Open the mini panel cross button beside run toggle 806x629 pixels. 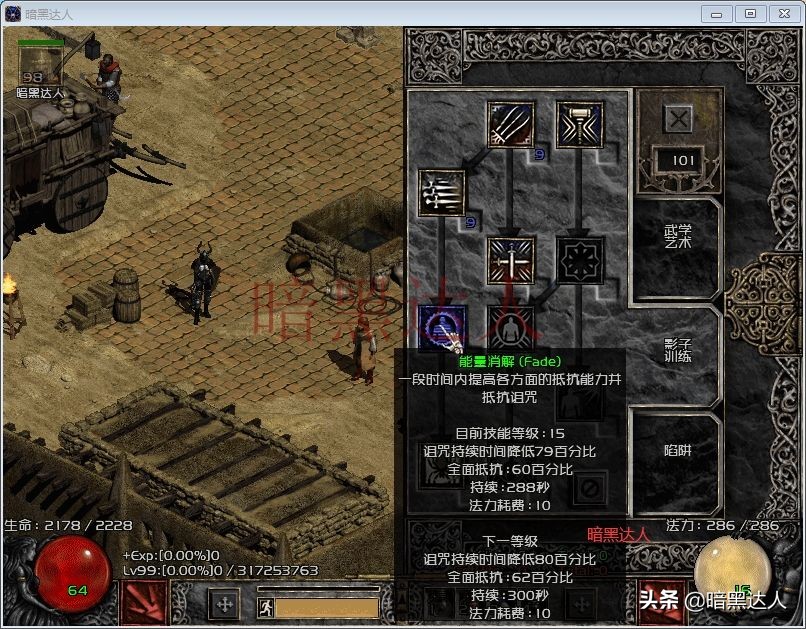pyautogui.click(x=224, y=604)
